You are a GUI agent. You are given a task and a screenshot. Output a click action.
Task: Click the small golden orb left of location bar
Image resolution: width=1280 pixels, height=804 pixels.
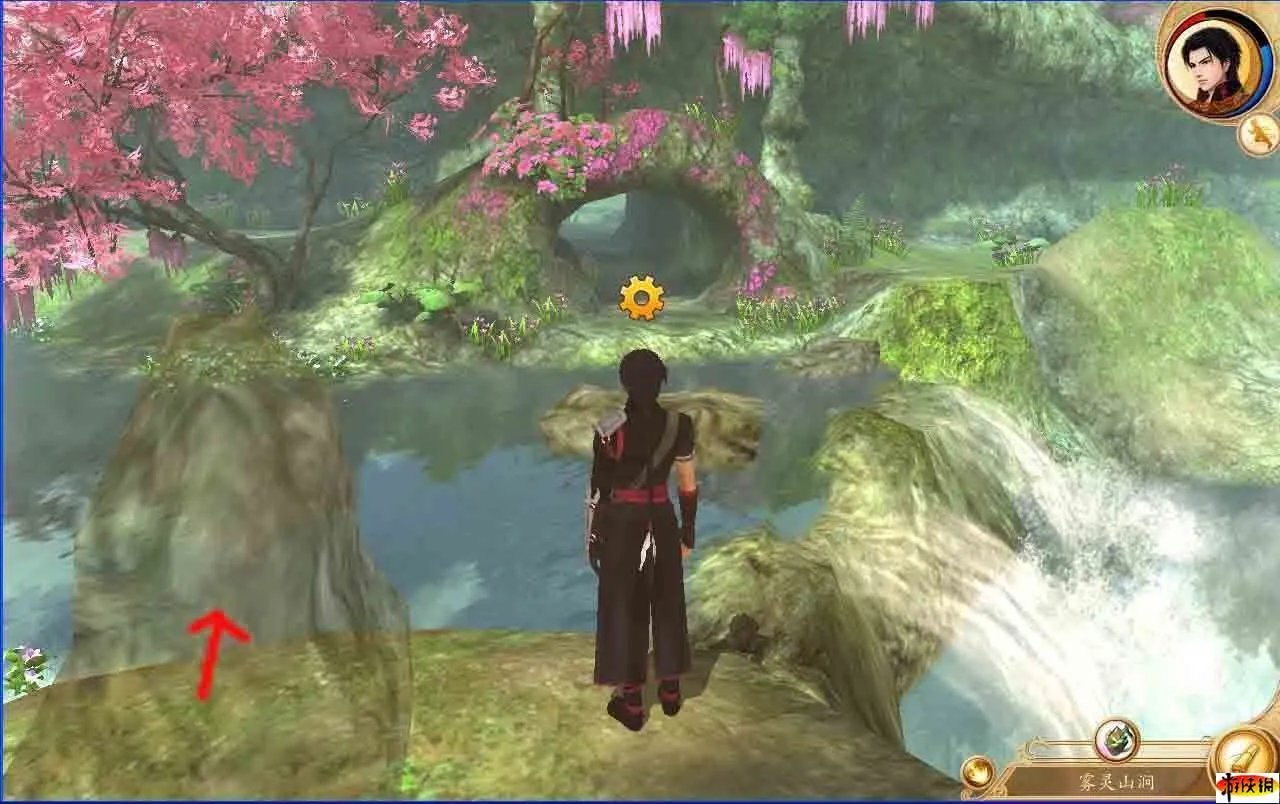pyautogui.click(x=977, y=772)
